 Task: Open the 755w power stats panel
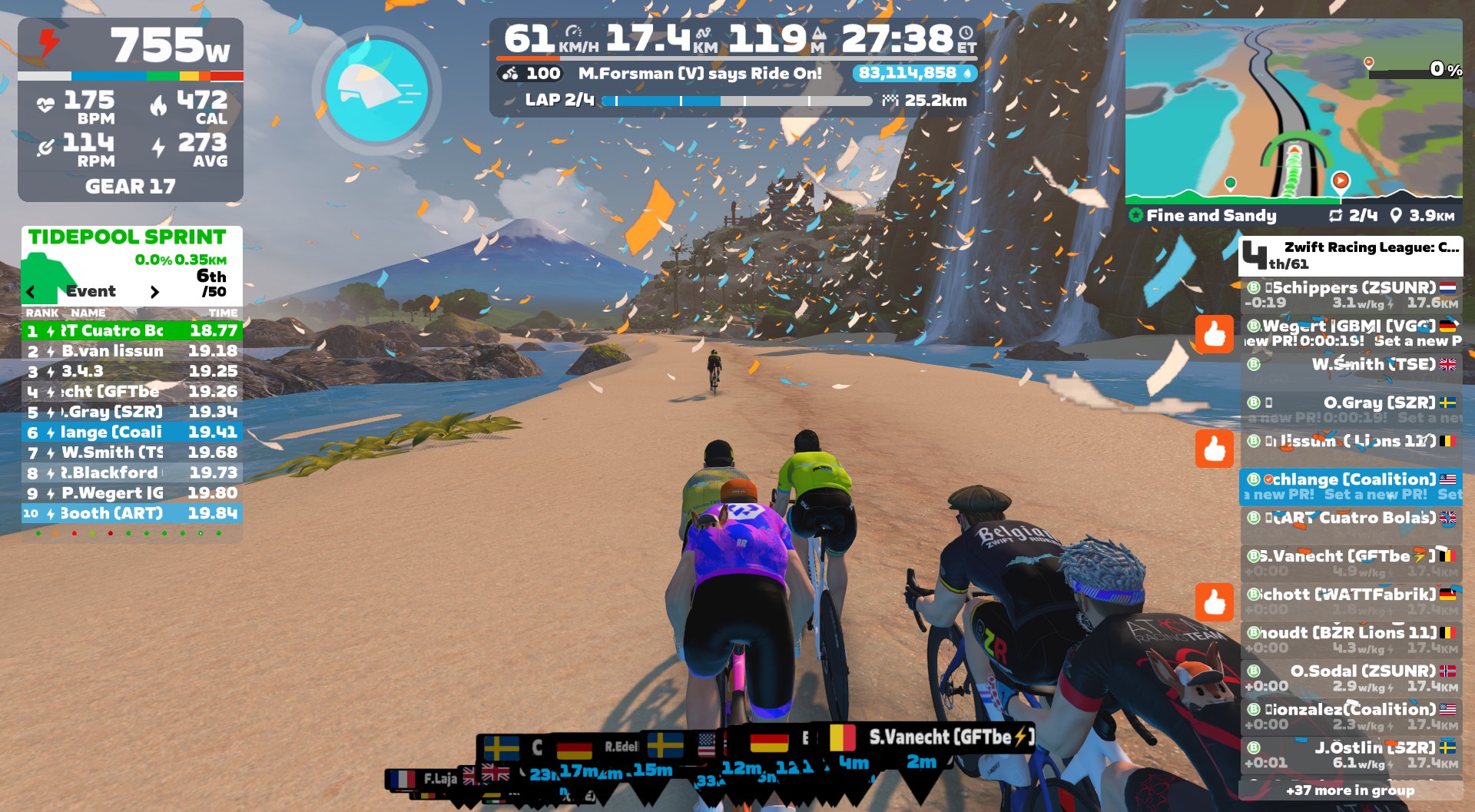[x=131, y=110]
